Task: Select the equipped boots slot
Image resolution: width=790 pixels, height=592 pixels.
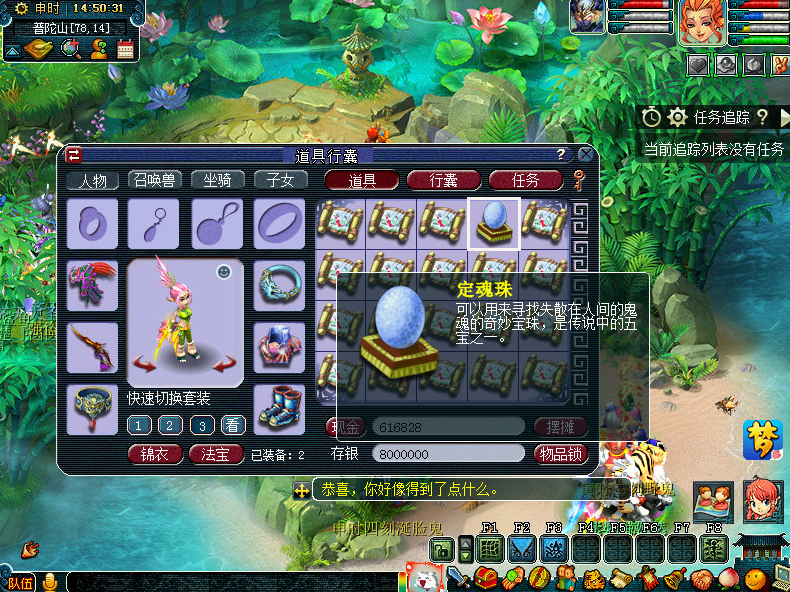Action: click(279, 406)
